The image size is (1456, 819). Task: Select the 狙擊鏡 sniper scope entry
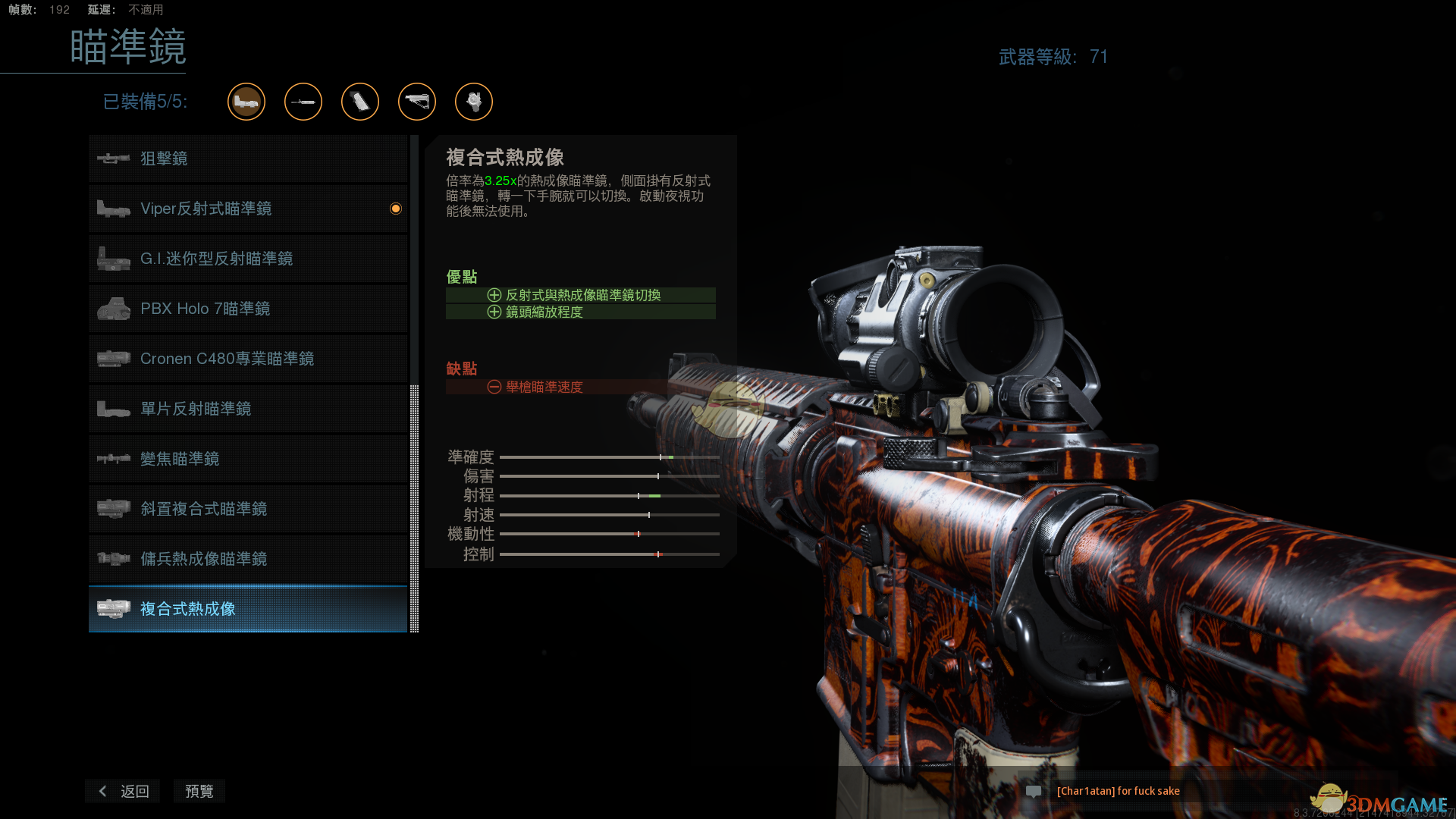(248, 158)
